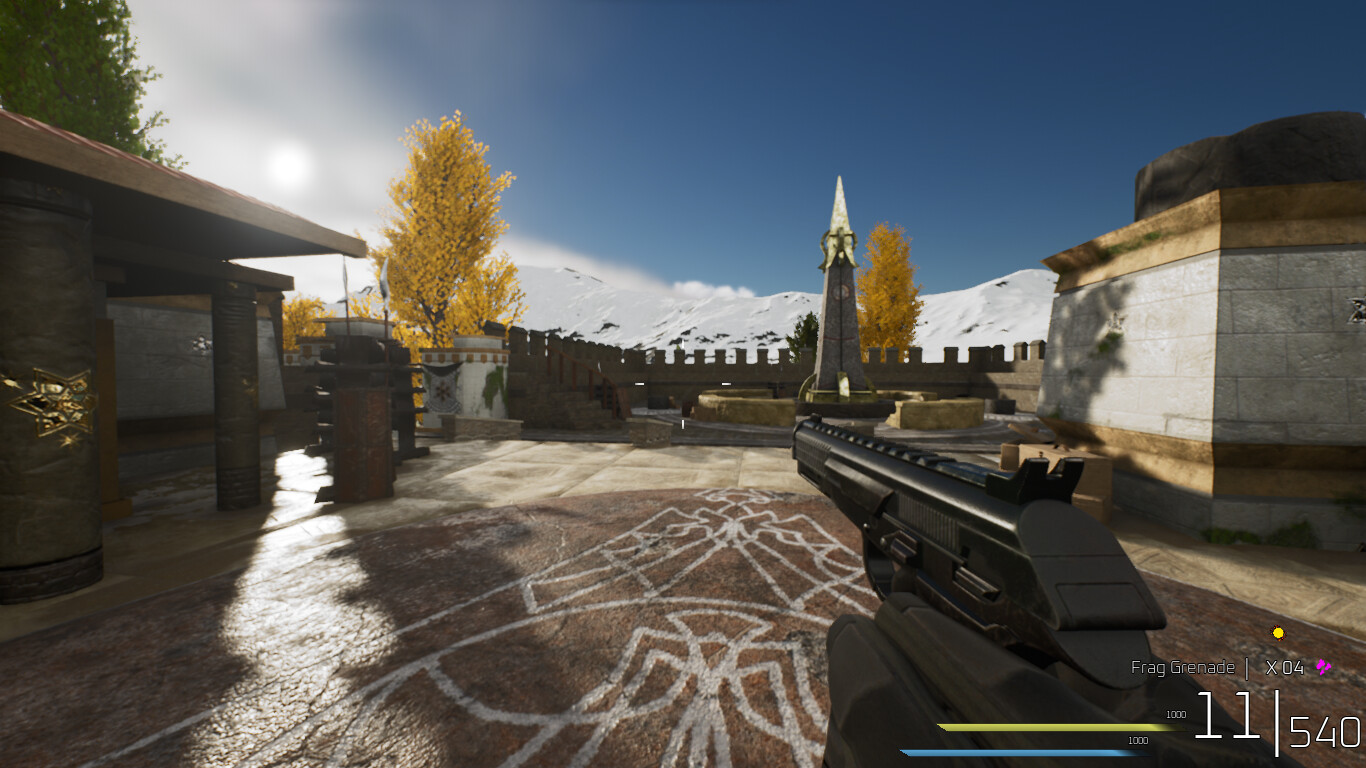Click the separator bar between ammo counts
The image size is (1366, 768).
point(1277,723)
